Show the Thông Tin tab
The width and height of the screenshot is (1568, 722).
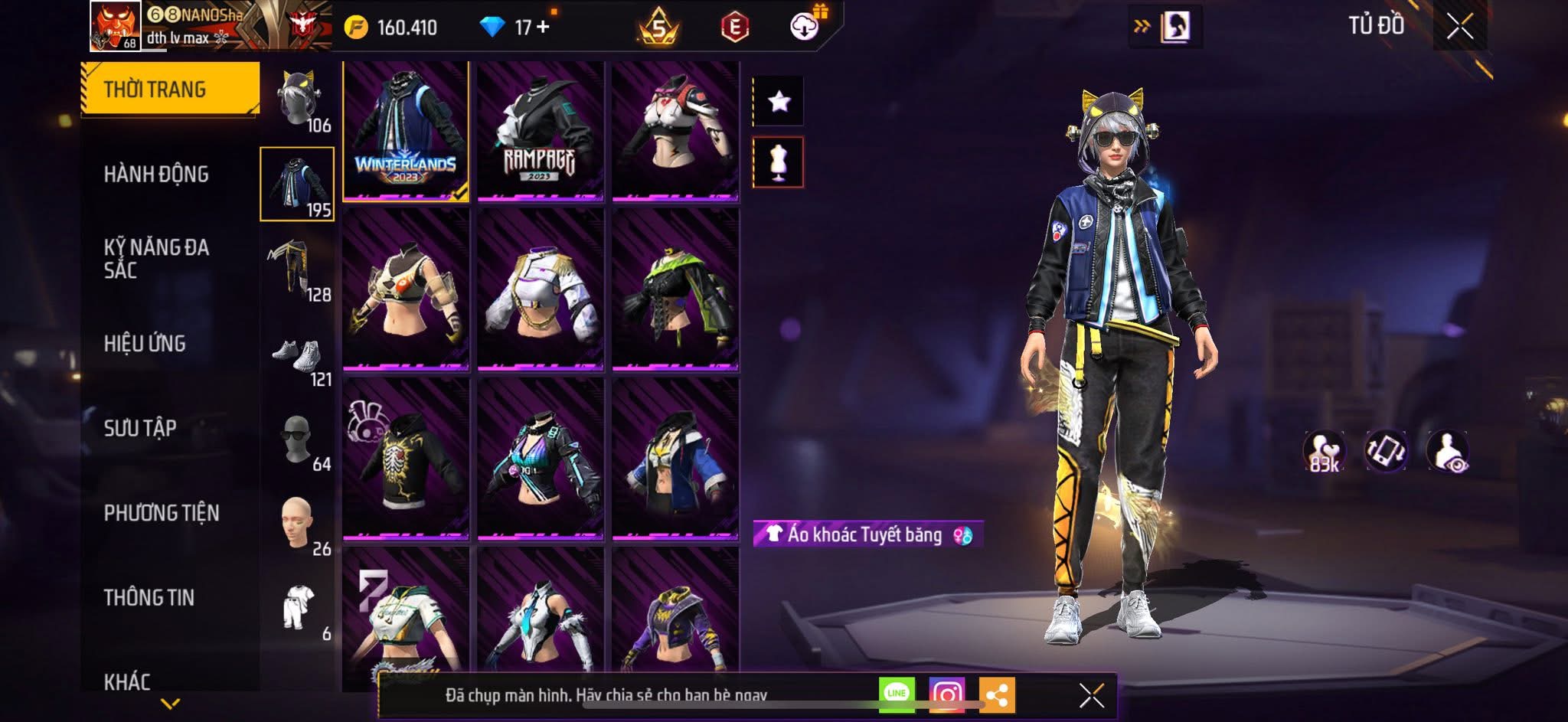pyautogui.click(x=149, y=598)
